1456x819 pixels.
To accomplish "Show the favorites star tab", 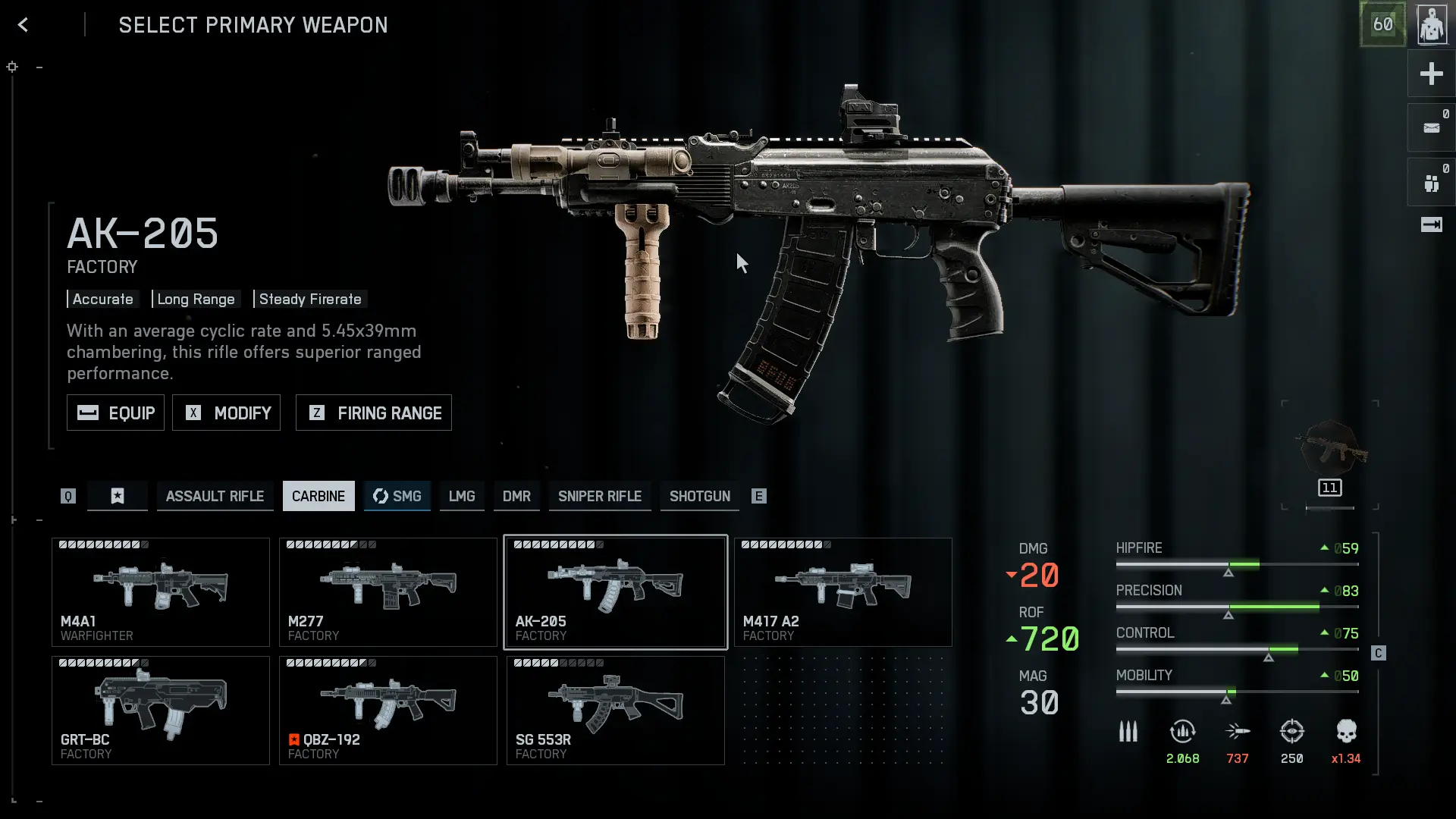I will [x=118, y=496].
